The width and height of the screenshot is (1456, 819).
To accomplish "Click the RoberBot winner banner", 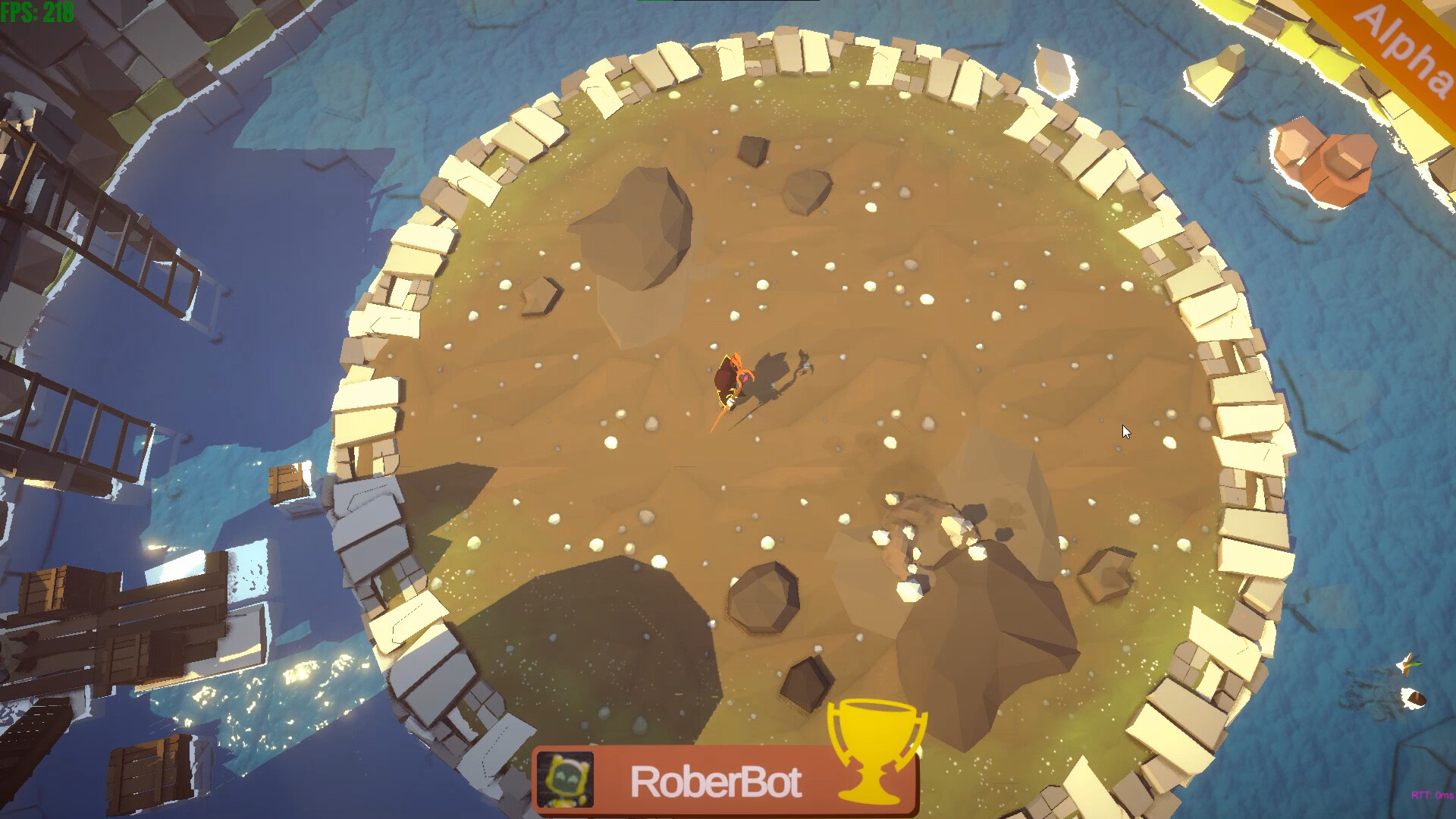I will [720, 781].
